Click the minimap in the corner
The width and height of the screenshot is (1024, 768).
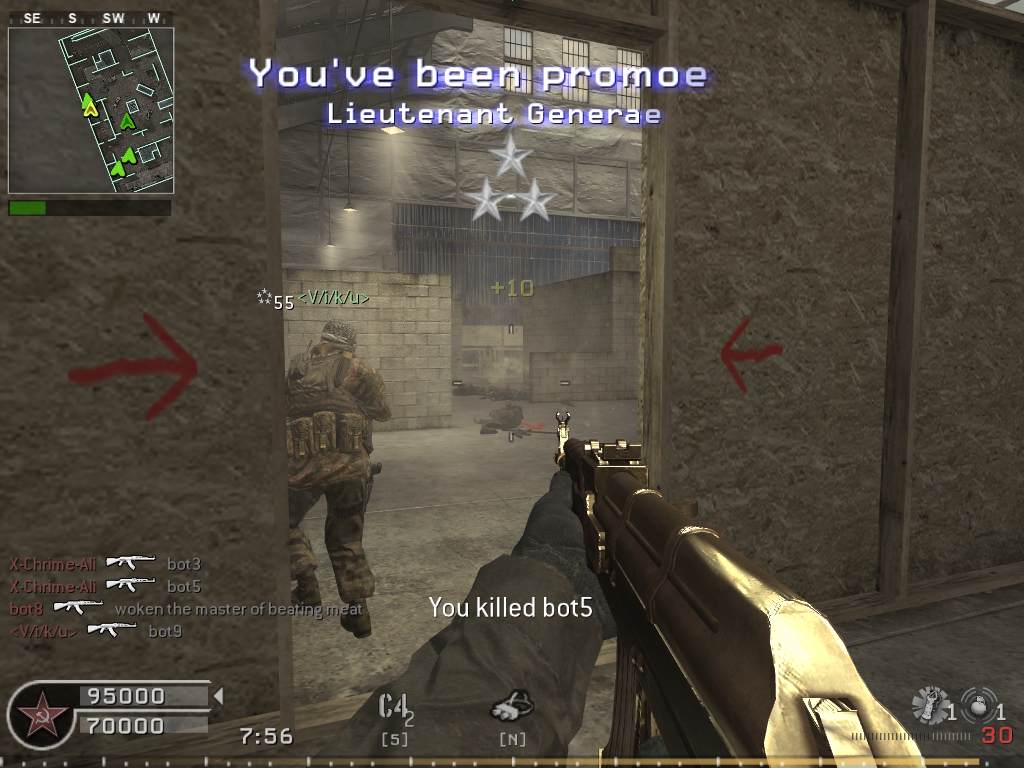(91, 110)
